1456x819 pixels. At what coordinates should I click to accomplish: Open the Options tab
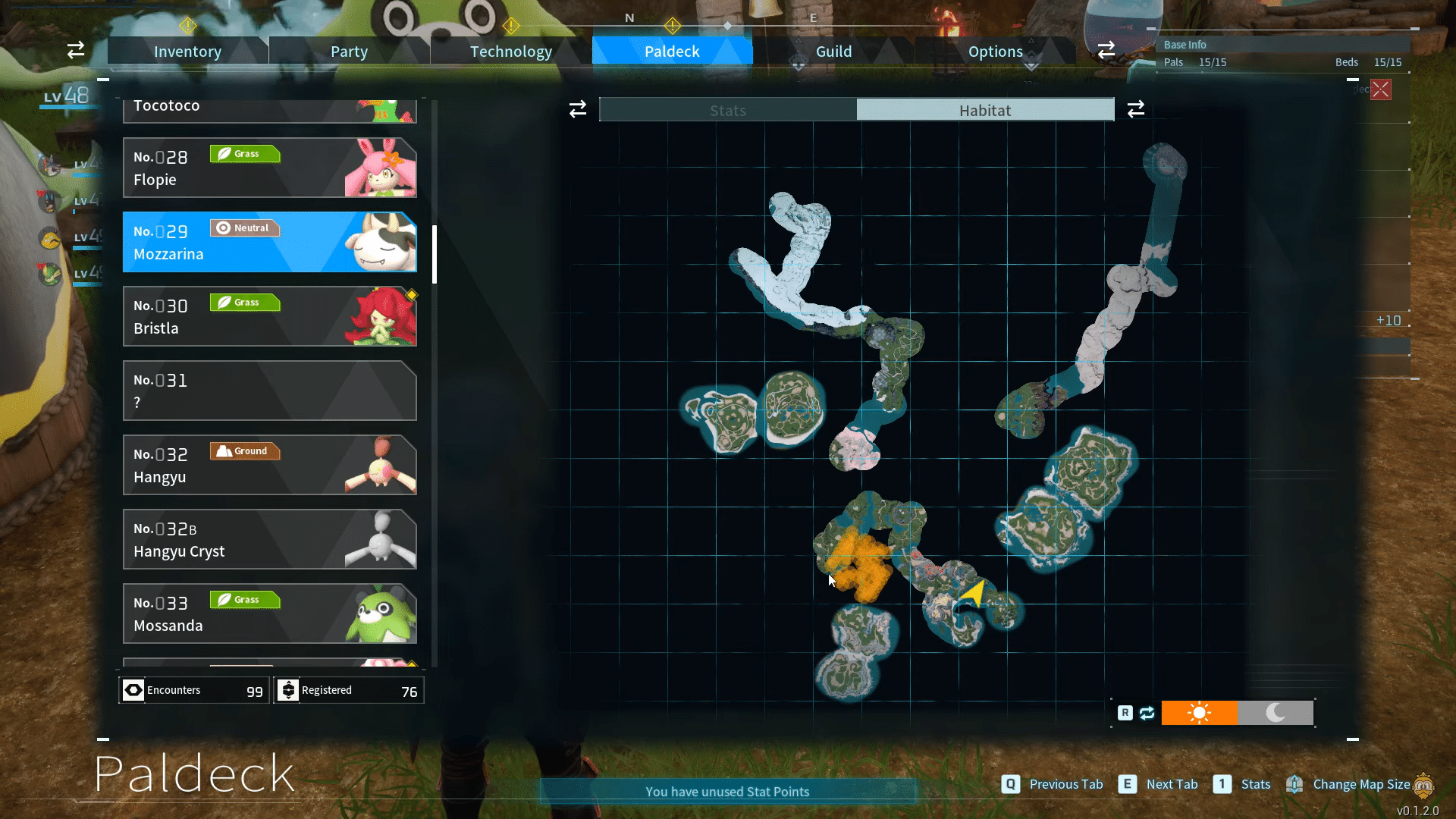995,52
